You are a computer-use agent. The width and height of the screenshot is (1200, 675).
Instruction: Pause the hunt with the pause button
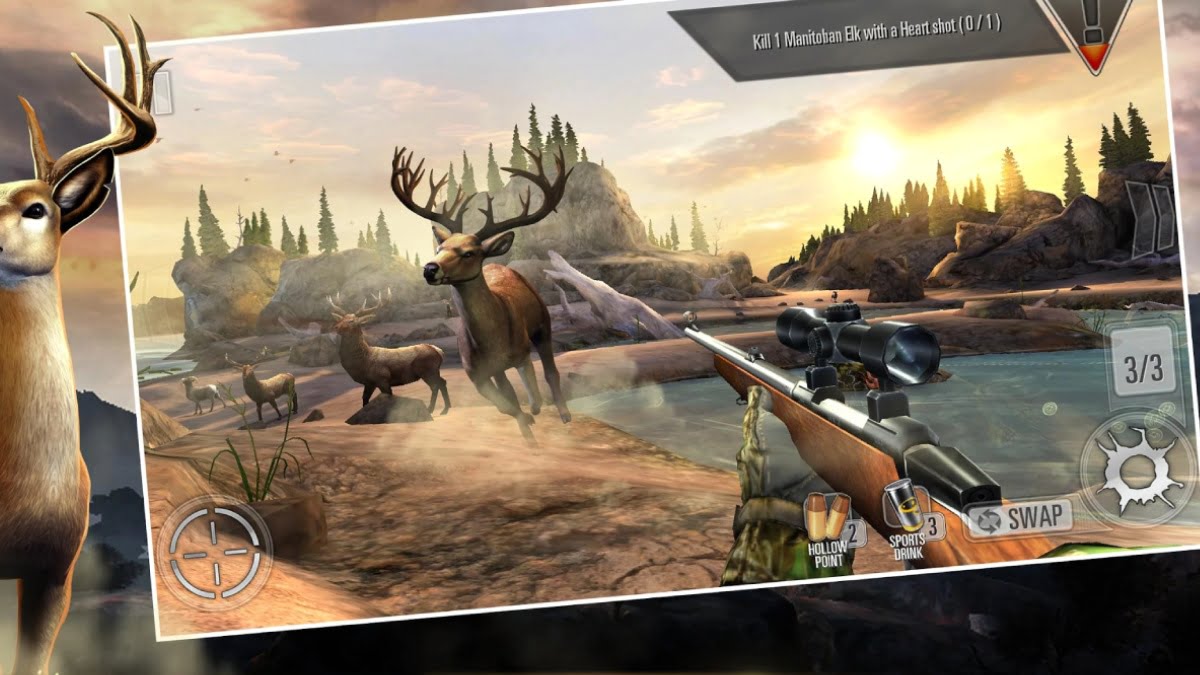click(x=1150, y=216)
